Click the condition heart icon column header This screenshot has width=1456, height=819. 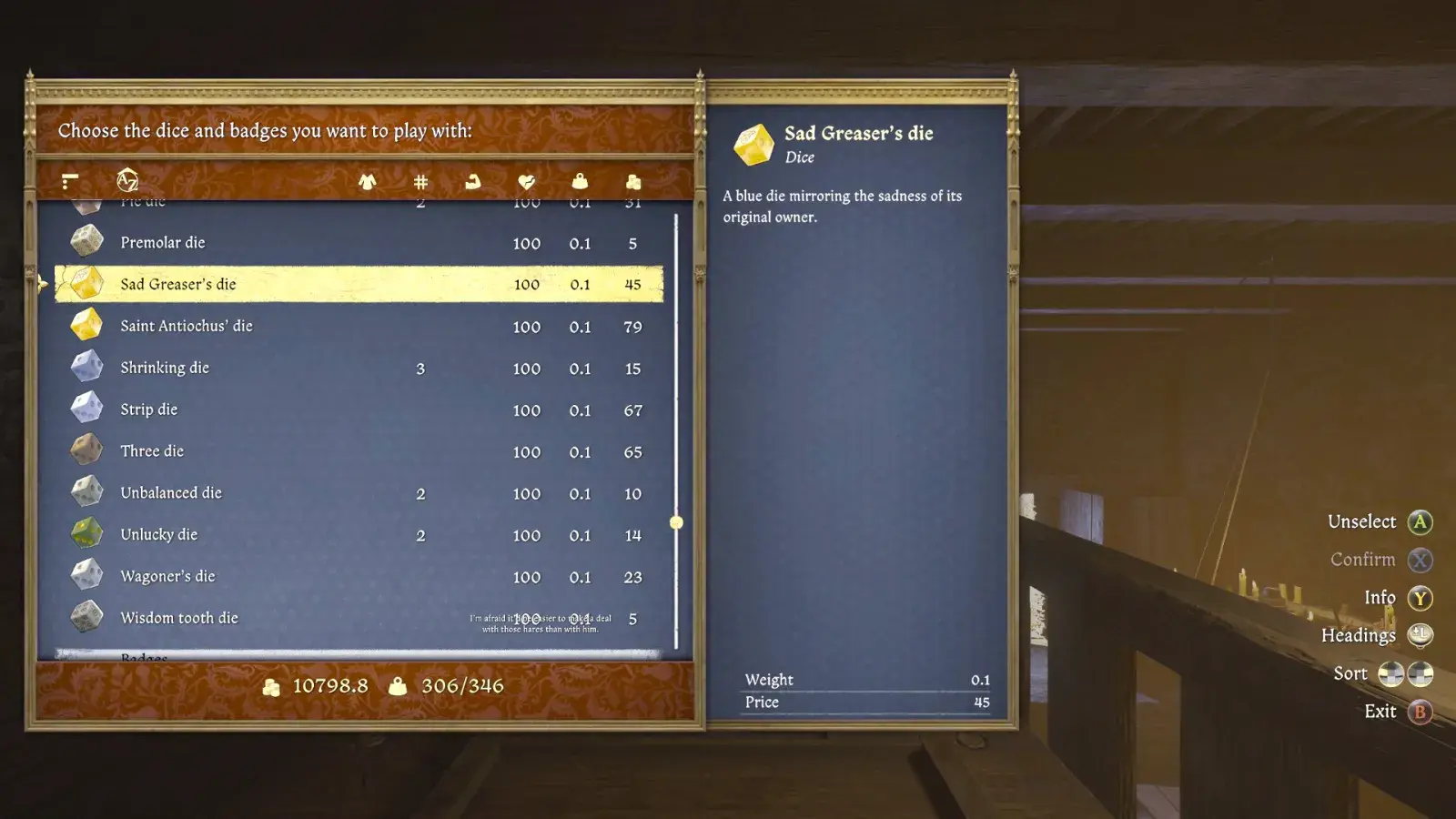click(525, 180)
